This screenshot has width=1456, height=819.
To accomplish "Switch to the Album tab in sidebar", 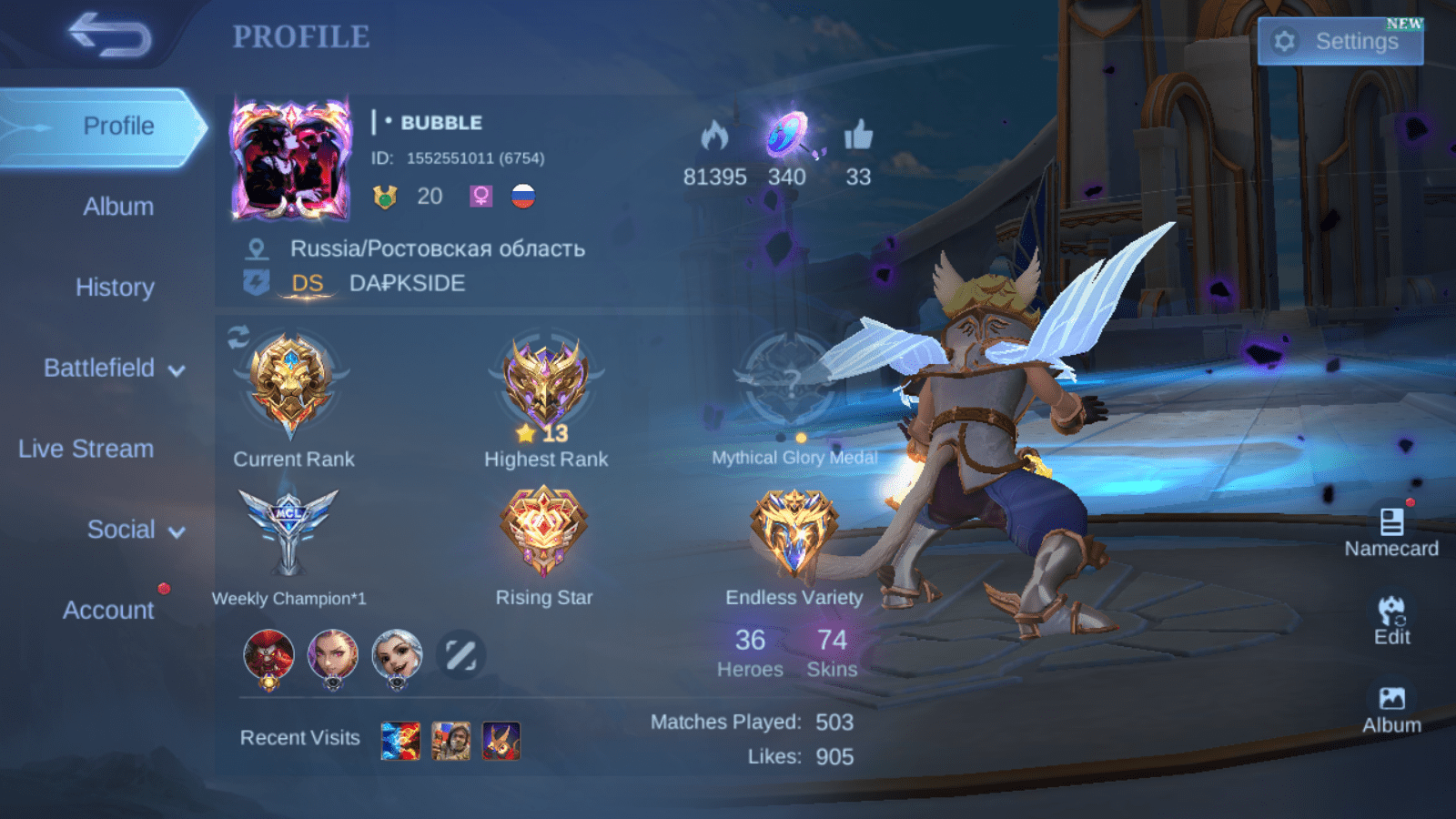I will [118, 207].
